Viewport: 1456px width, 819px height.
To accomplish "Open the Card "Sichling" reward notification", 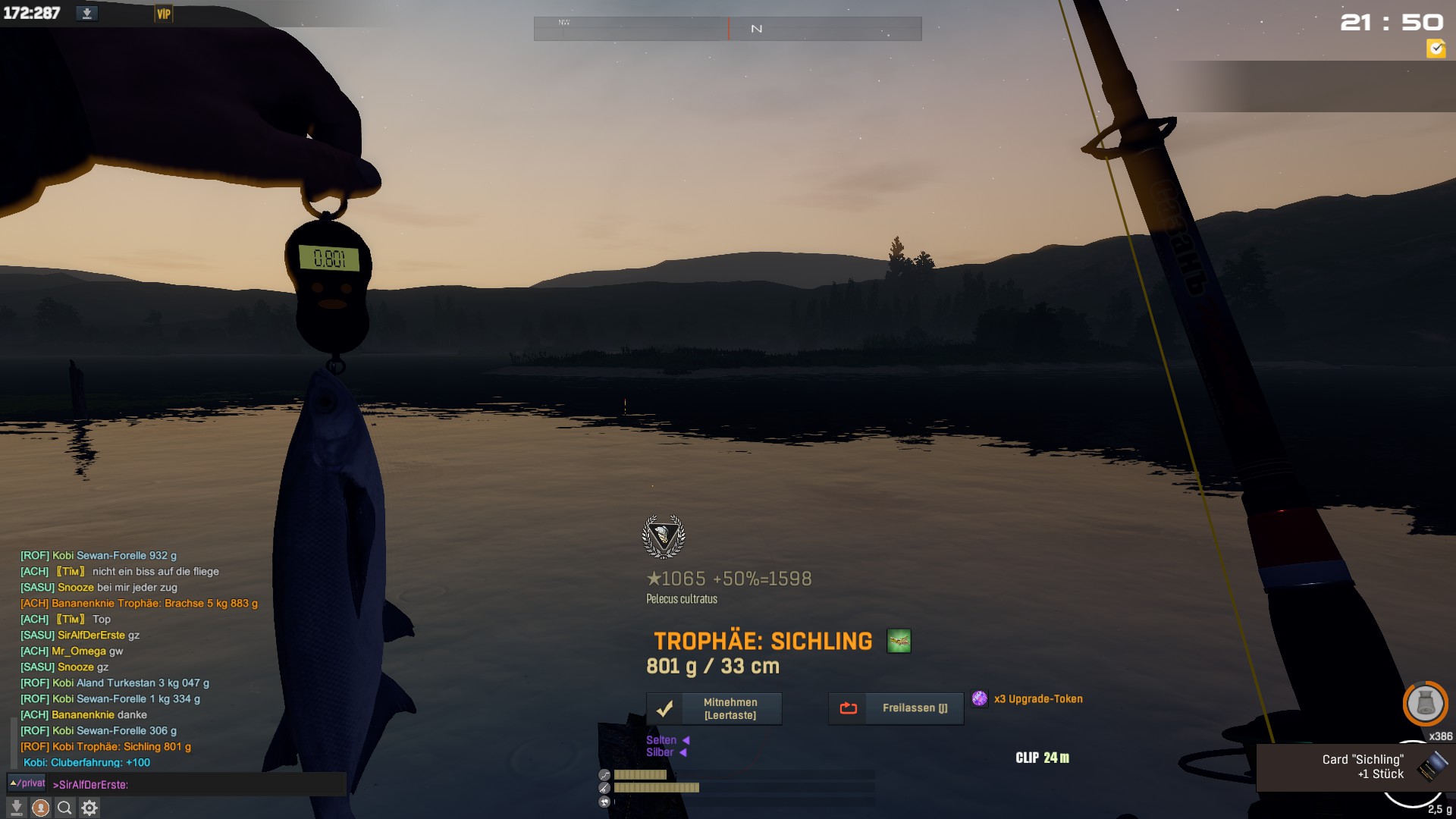I will click(x=1356, y=767).
